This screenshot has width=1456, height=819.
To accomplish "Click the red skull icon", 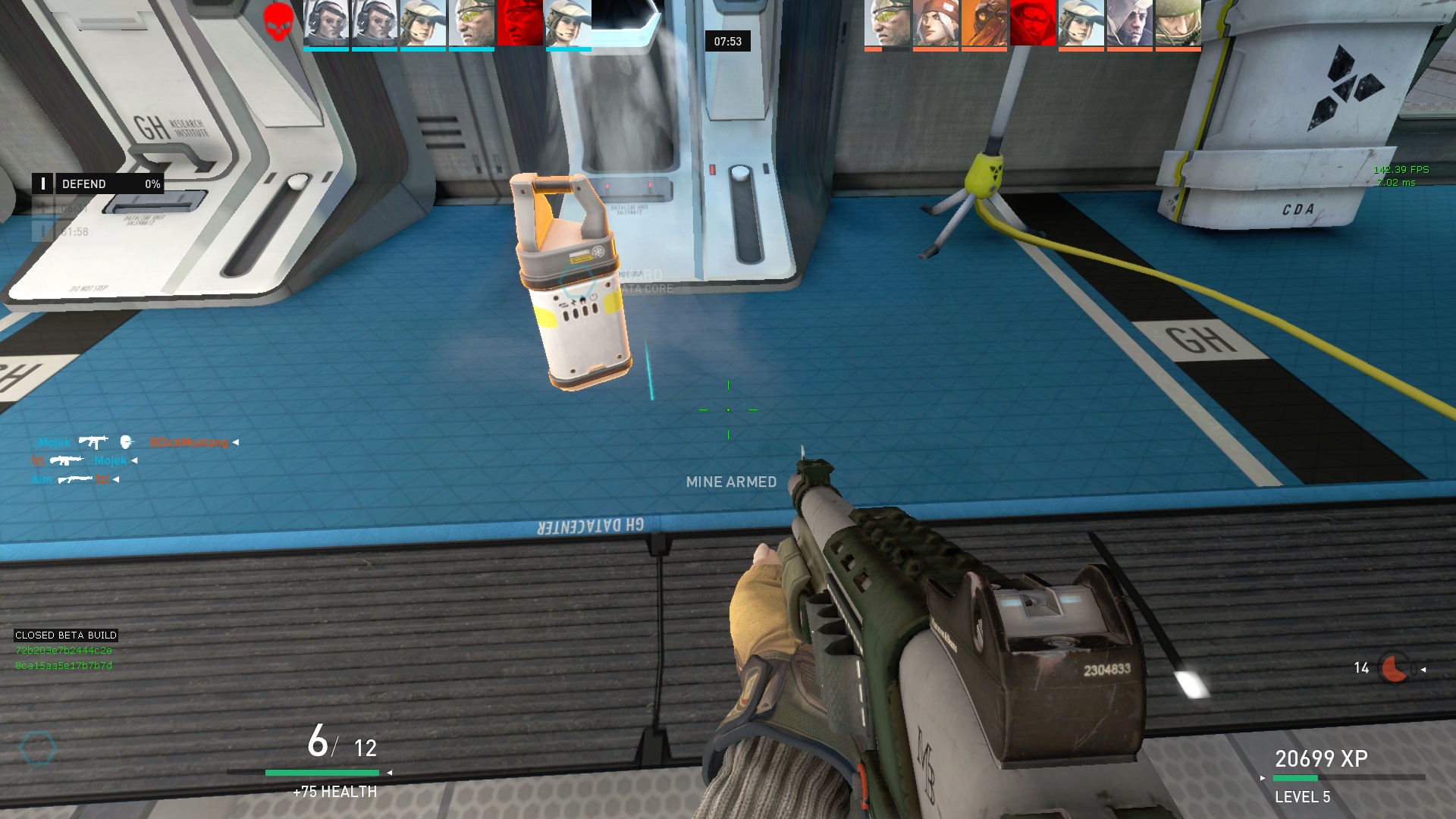I will tap(278, 21).
